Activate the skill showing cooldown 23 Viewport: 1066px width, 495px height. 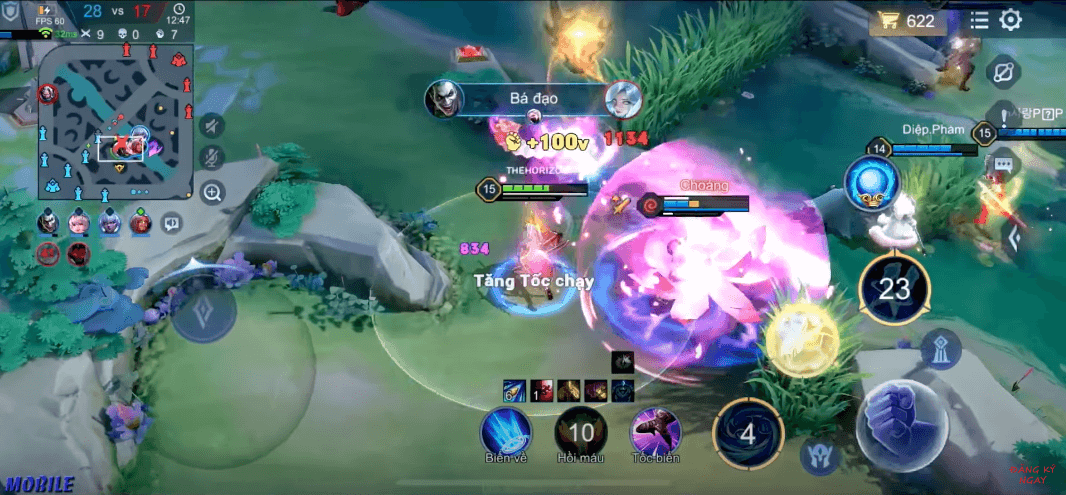pyautogui.click(x=894, y=290)
